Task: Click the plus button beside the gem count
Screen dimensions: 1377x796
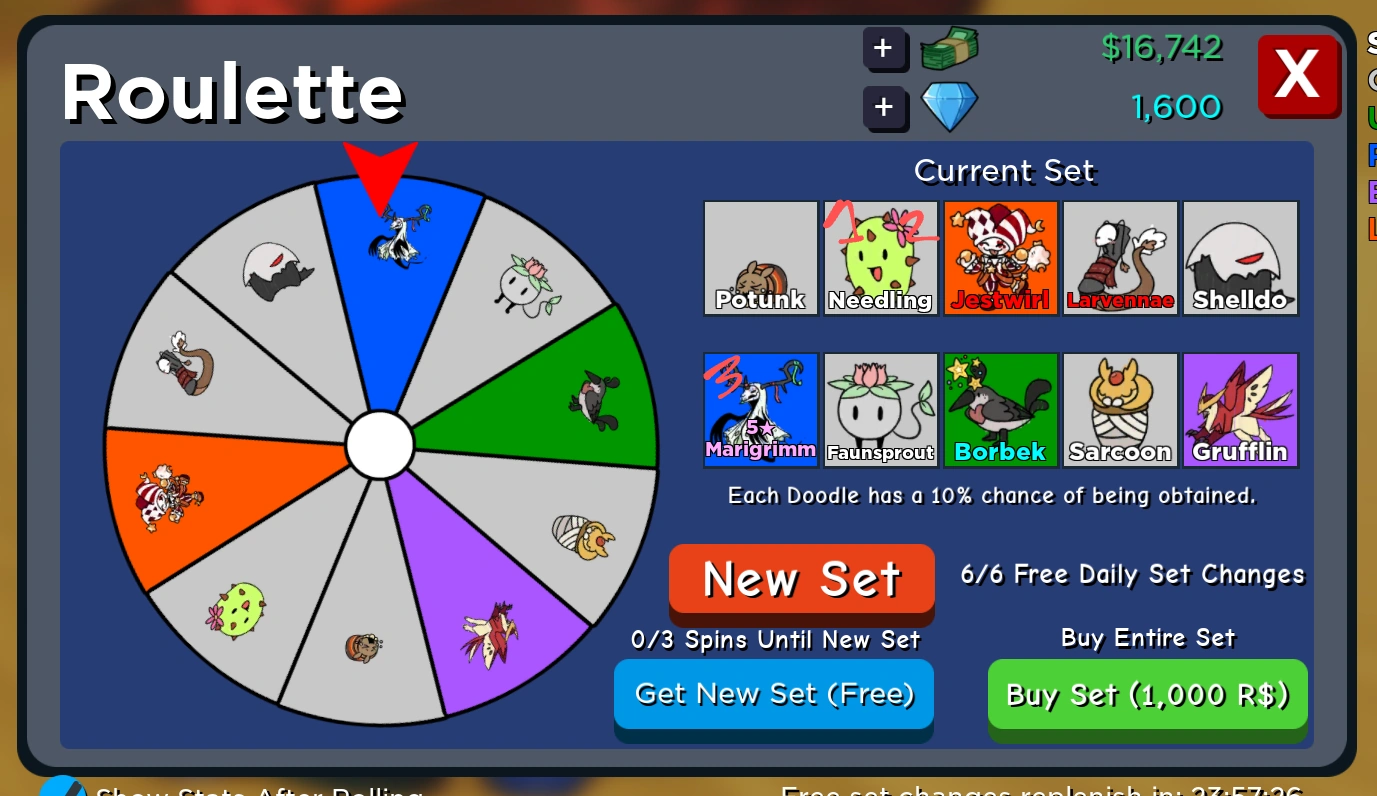Action: coord(886,107)
